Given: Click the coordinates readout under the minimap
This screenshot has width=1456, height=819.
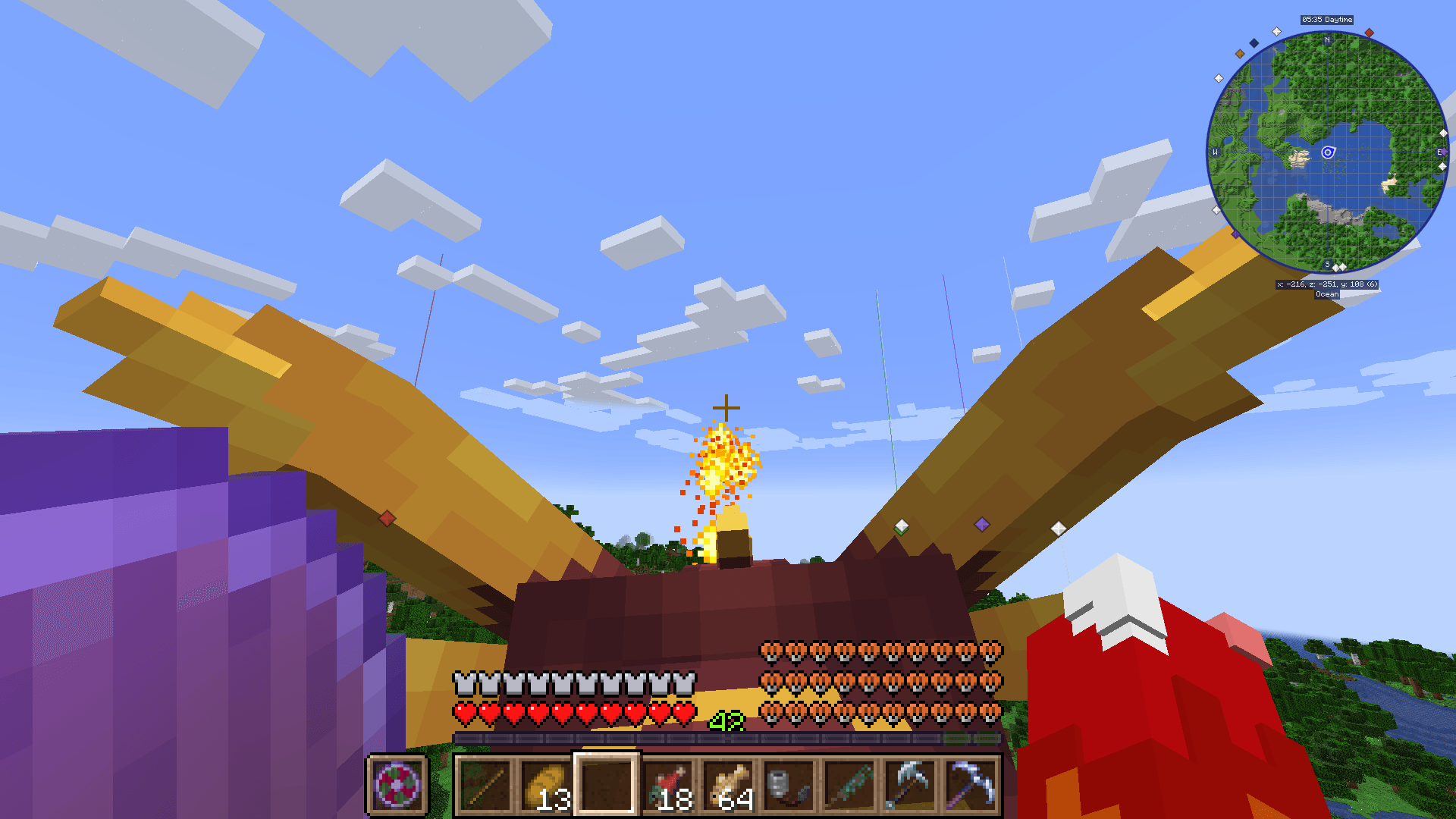Looking at the screenshot, I should pyautogui.click(x=1328, y=284).
